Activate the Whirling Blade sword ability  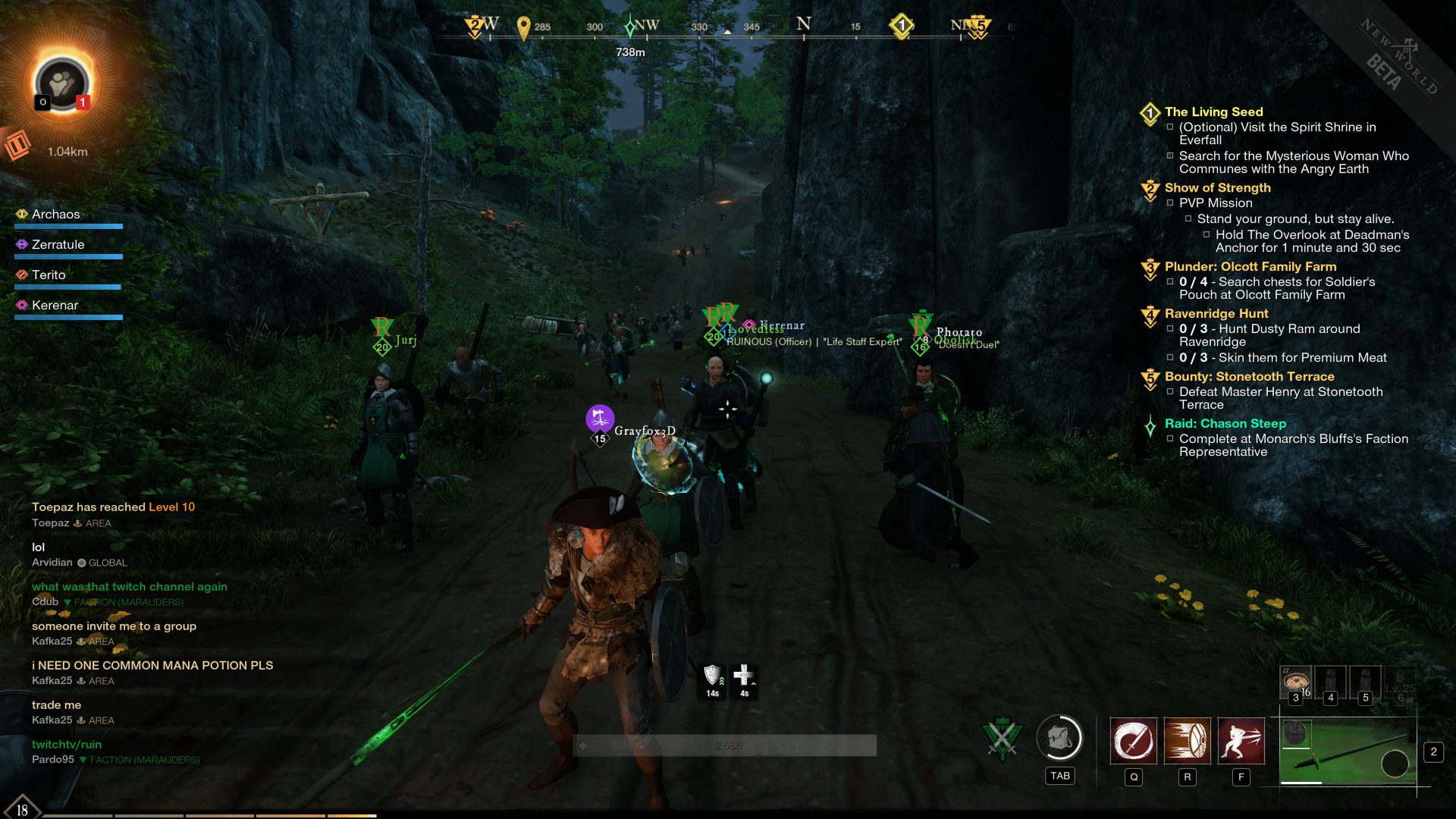point(1133,740)
